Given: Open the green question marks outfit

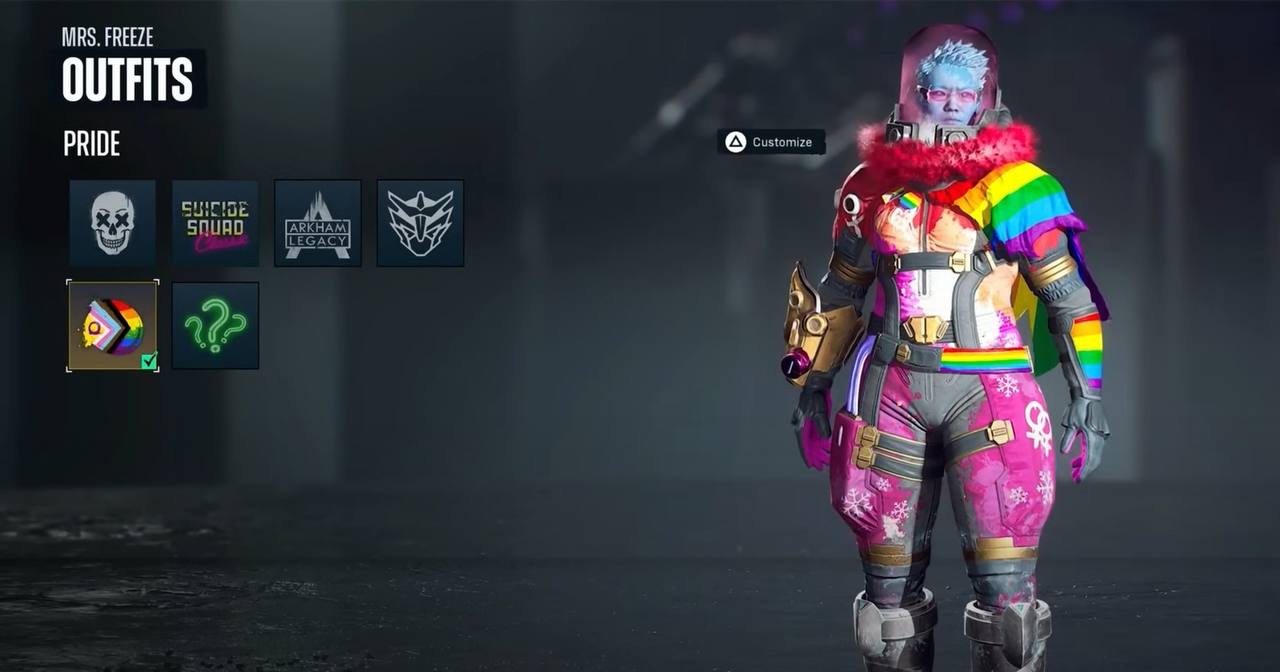Looking at the screenshot, I should tap(215, 326).
